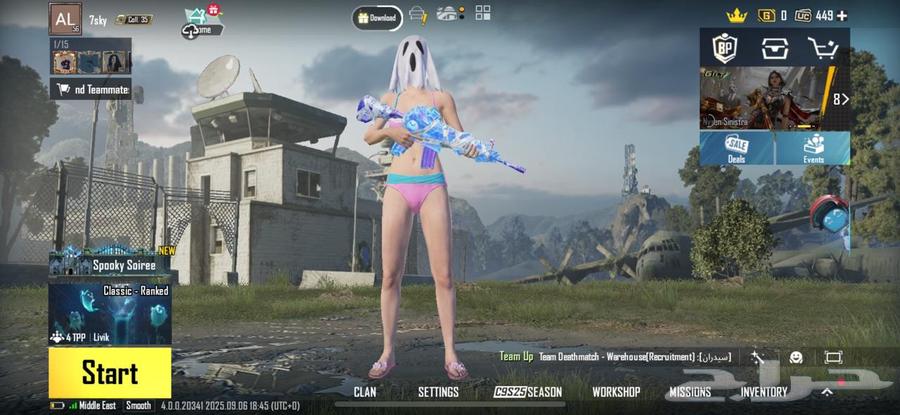900x415 pixels.
Task: Open the shopping cart shop
Action: coord(824,46)
